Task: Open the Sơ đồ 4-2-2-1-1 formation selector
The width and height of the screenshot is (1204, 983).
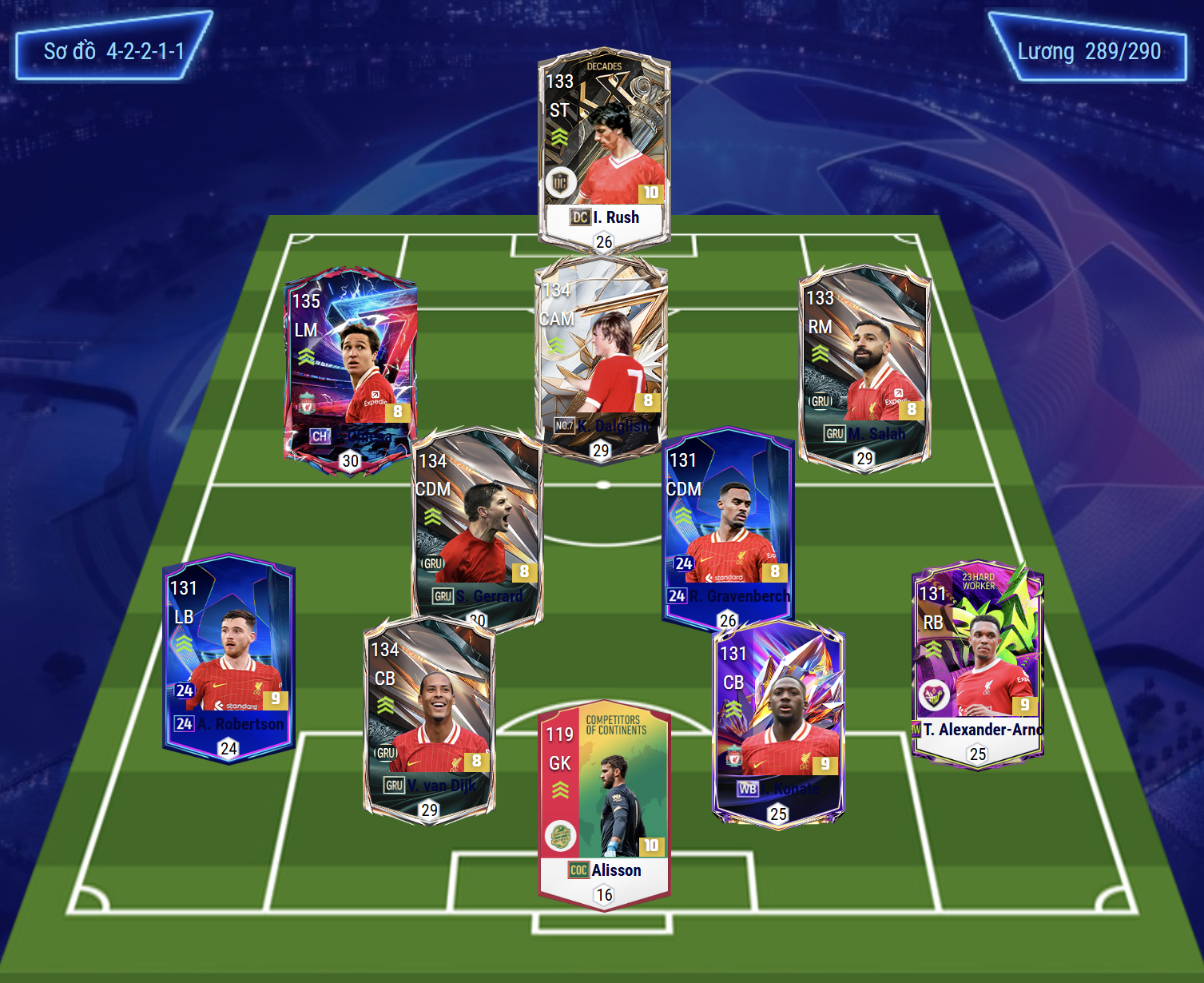Action: (113, 51)
